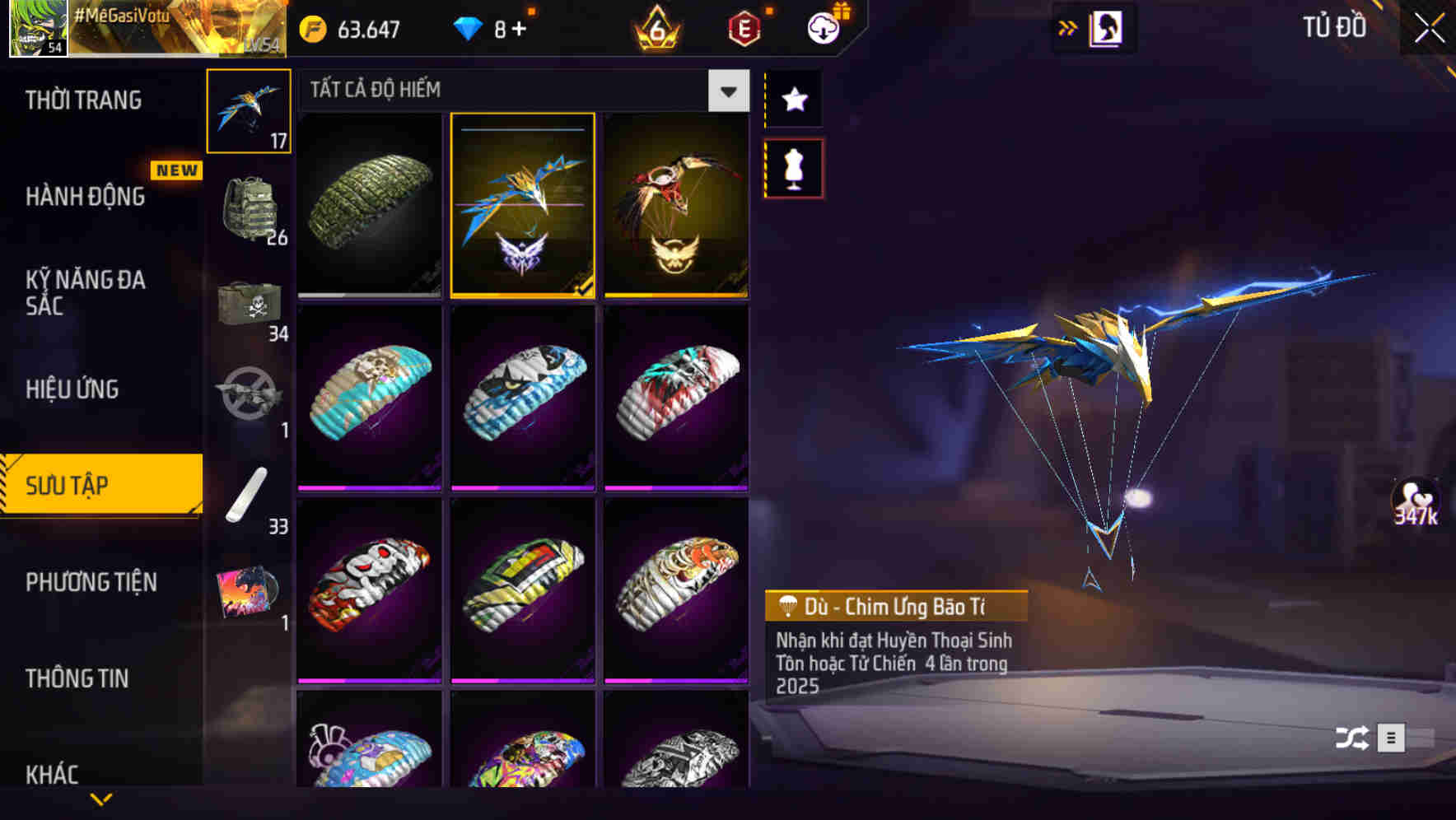
Task: Switch to the PHƯƠNG TIỆN tab
Action: 91,582
